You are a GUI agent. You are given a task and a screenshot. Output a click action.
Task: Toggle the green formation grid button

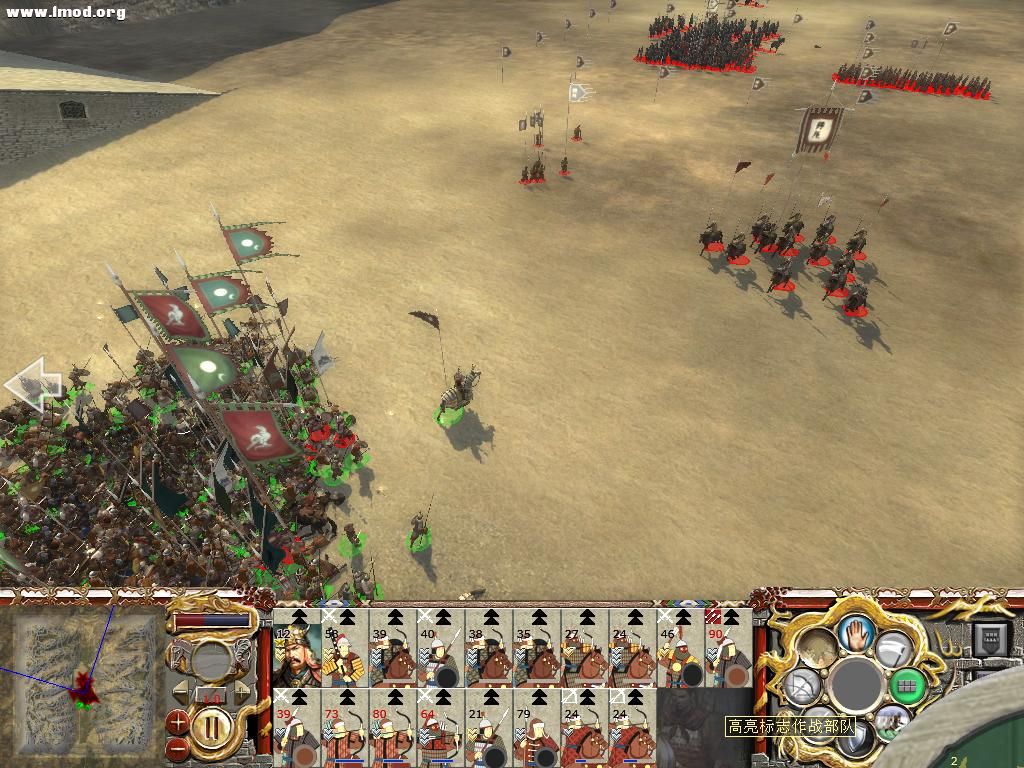point(906,686)
